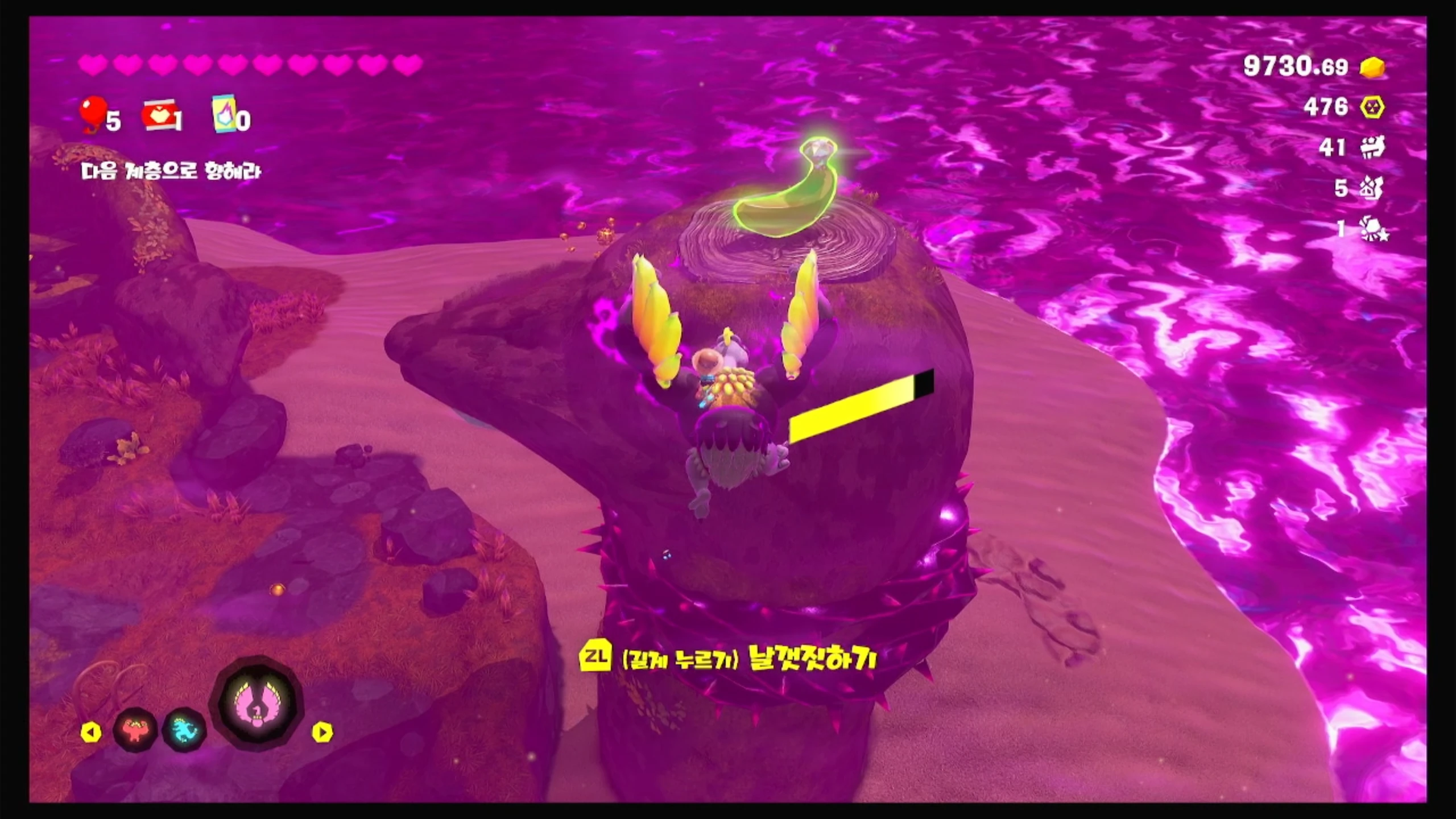Screen dimensions: 1456x819
Task: Activate the pink Ostrich Bananza wings icon
Action: point(257,708)
